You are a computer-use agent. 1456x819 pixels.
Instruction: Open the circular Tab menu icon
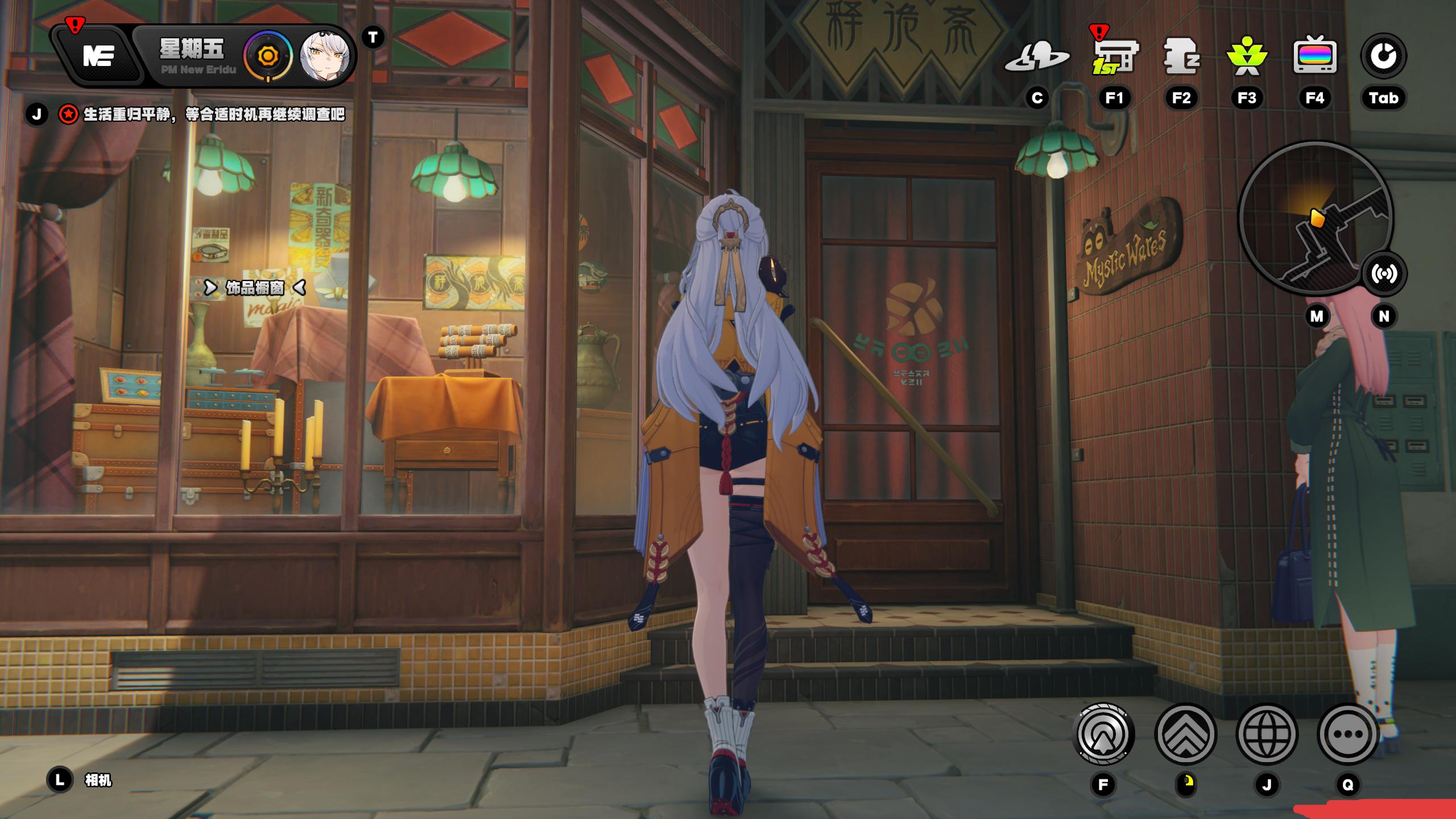[x=1383, y=56]
